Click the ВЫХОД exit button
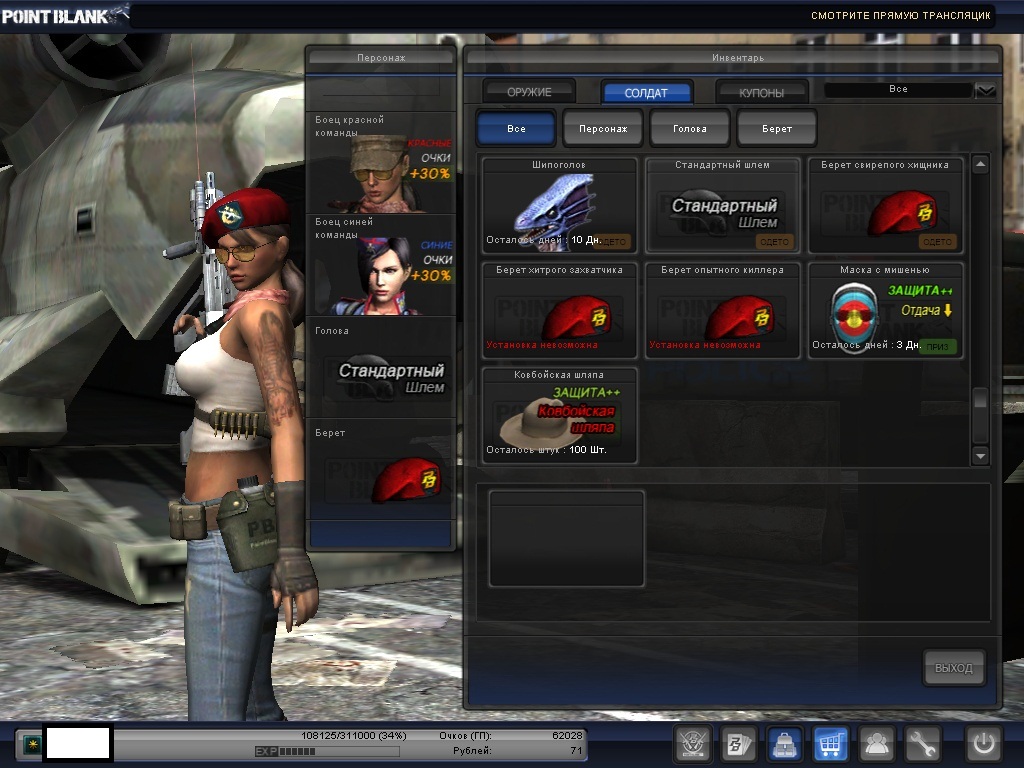 pos(953,668)
